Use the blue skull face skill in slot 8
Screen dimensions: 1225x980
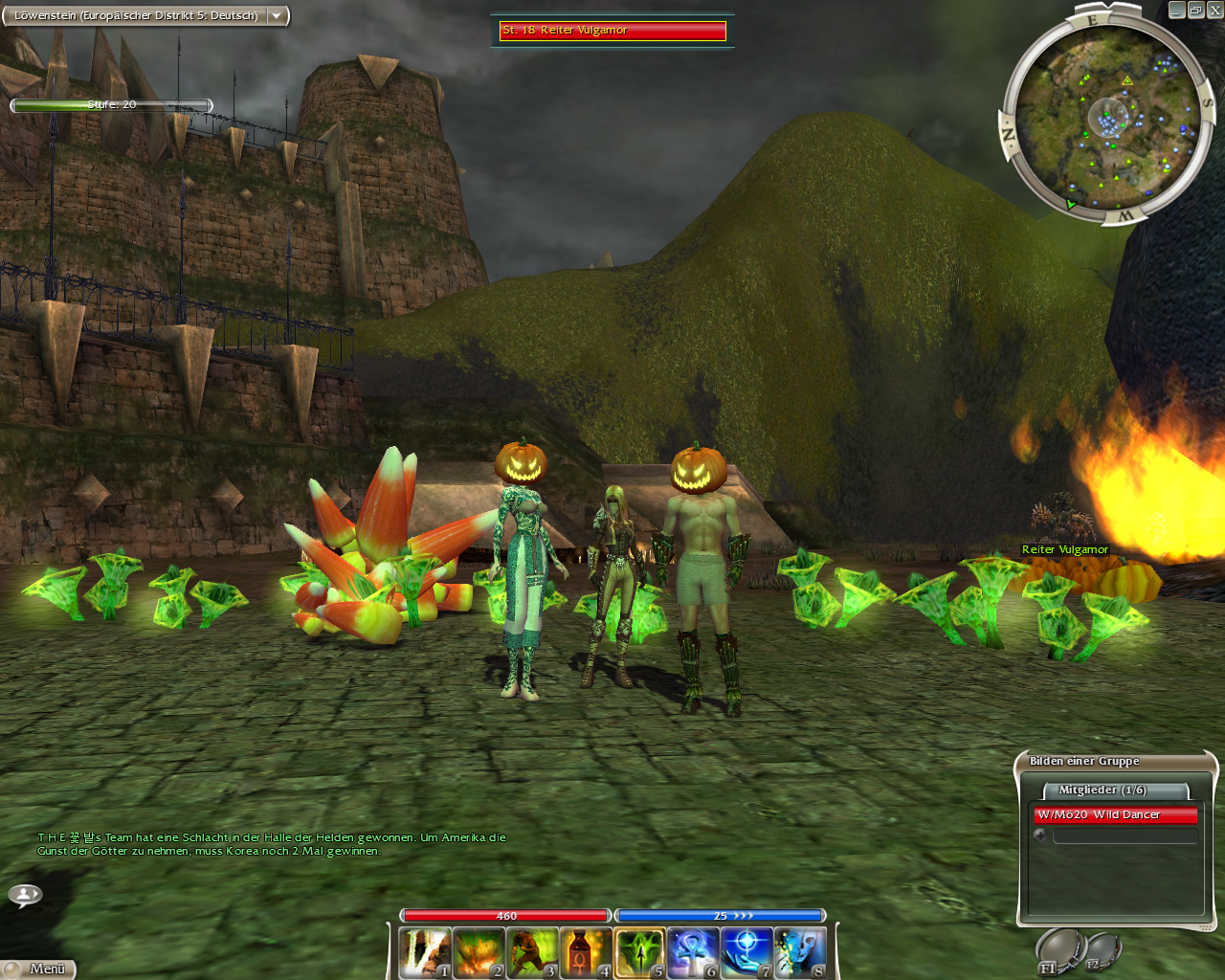pos(800,953)
